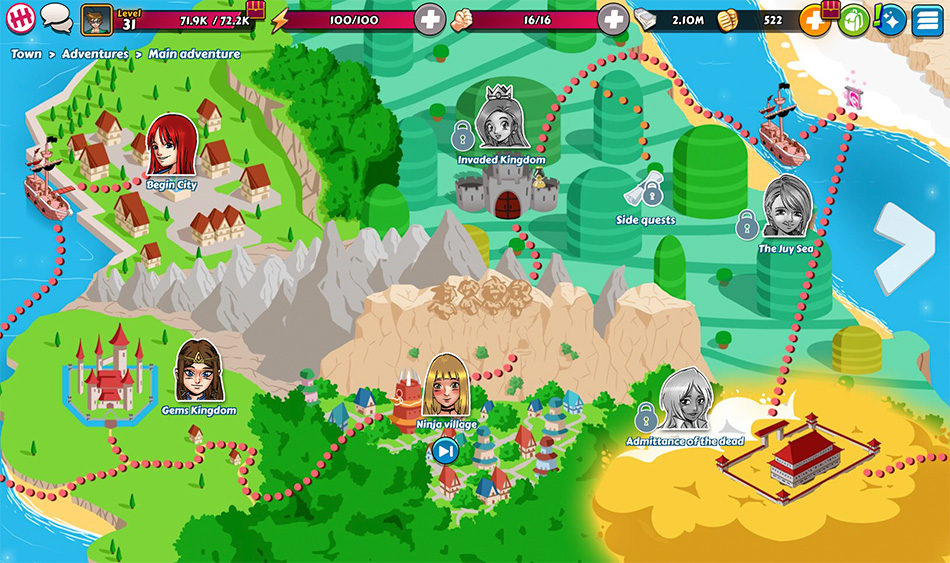This screenshot has width=950, height=563.
Task: Select the locked Invaded Kingdom location
Action: pos(500,122)
